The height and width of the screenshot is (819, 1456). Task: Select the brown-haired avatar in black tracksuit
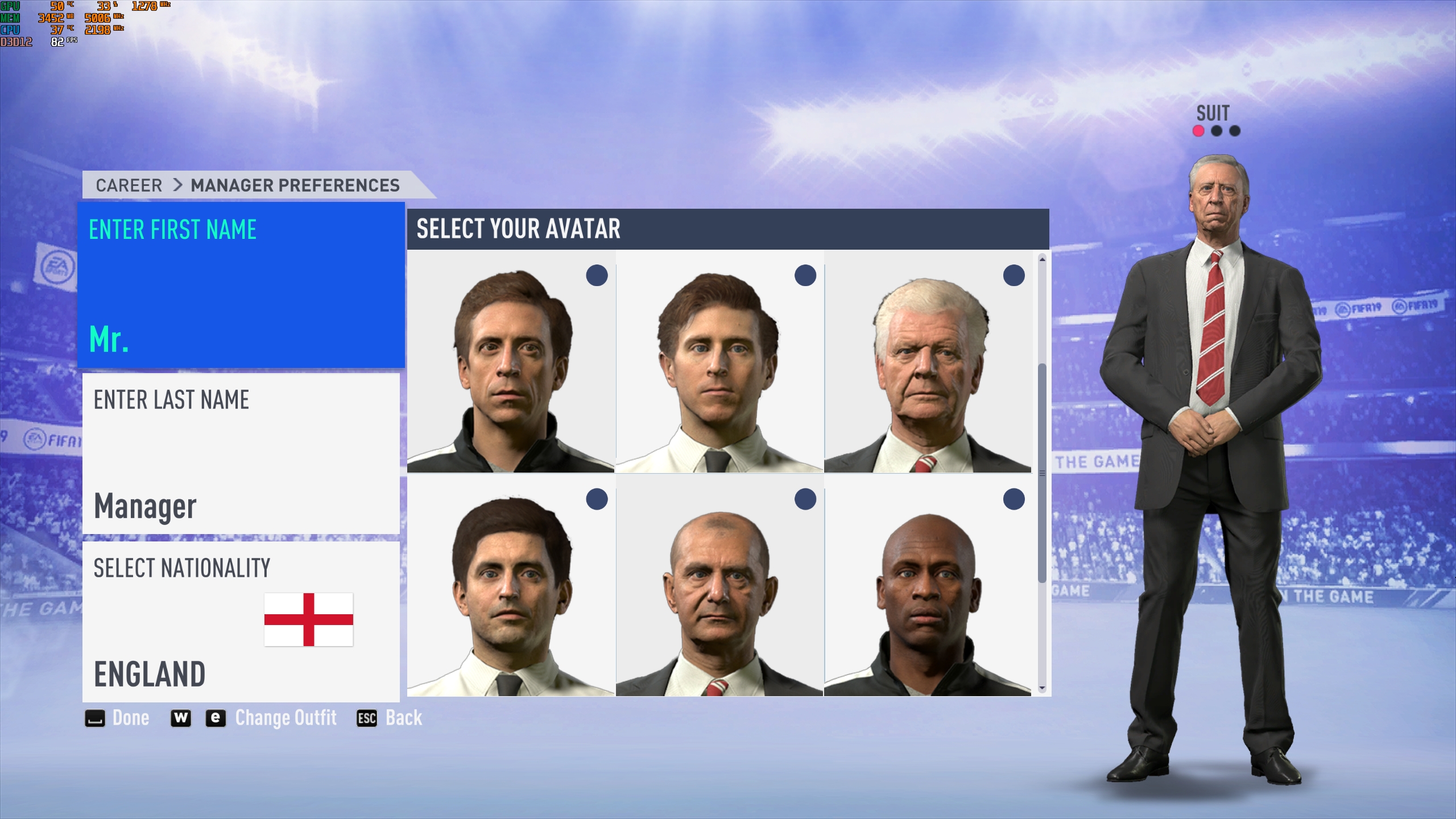(511, 362)
